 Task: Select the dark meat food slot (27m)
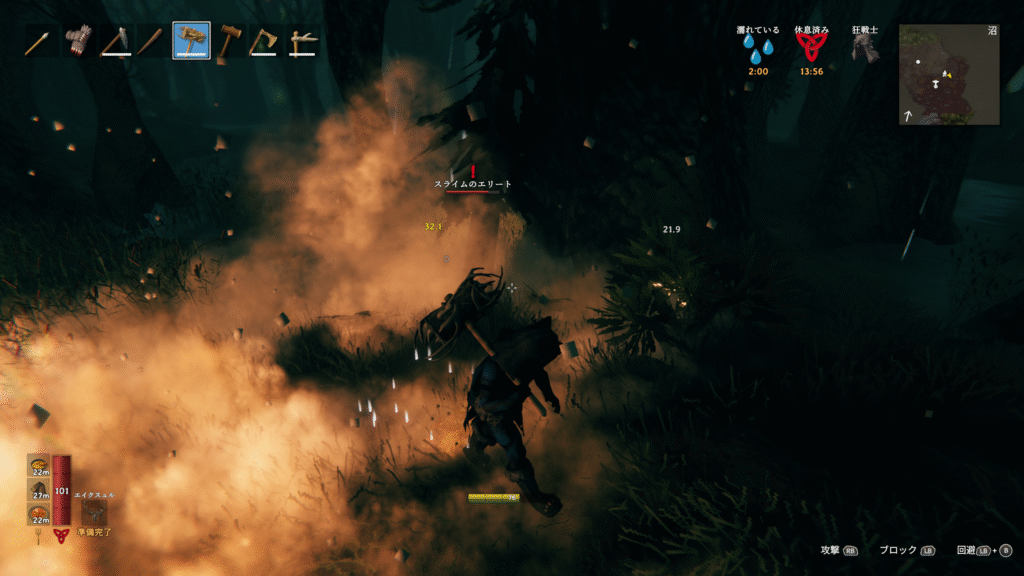point(39,488)
